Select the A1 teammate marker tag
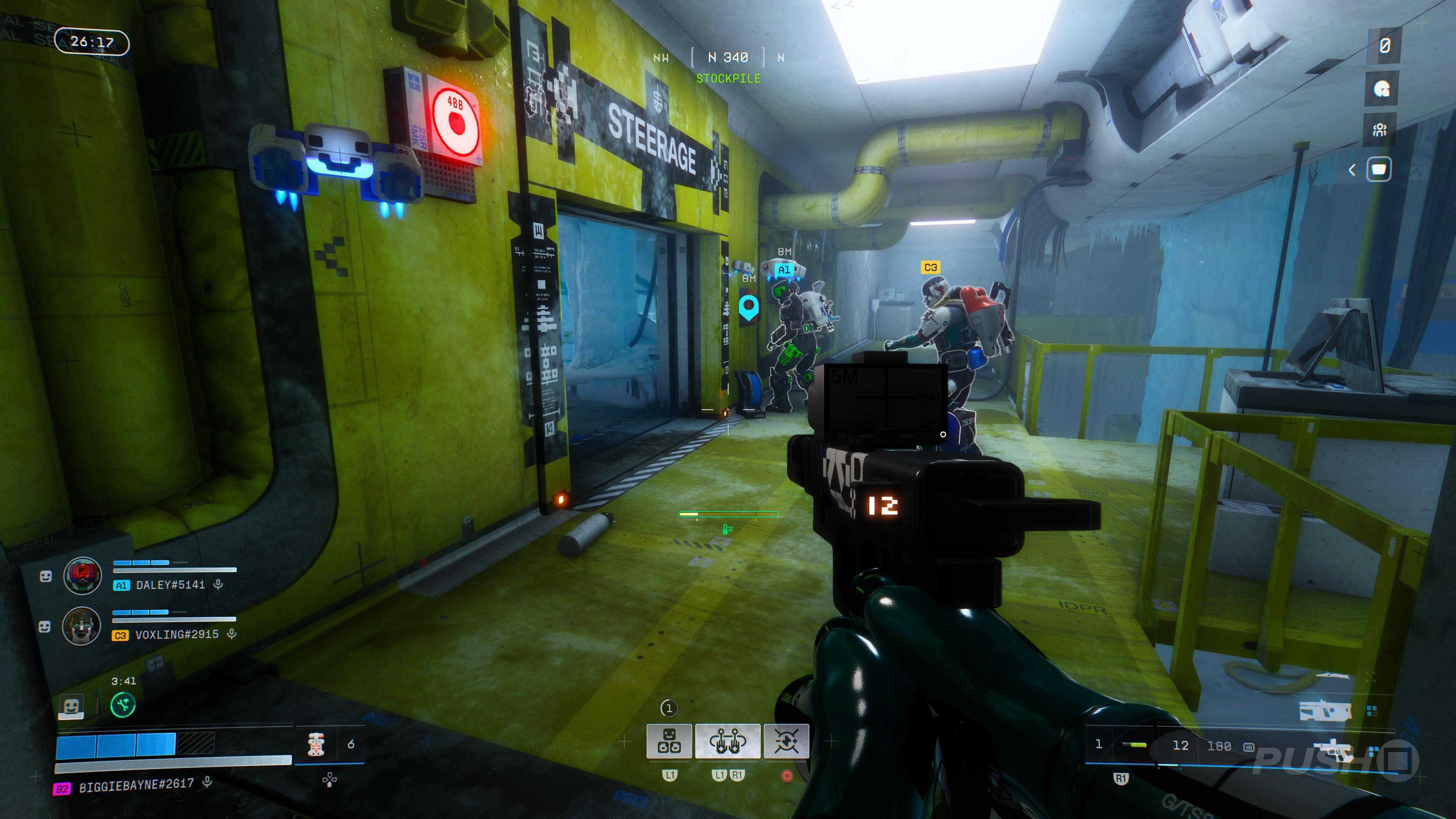 784,270
